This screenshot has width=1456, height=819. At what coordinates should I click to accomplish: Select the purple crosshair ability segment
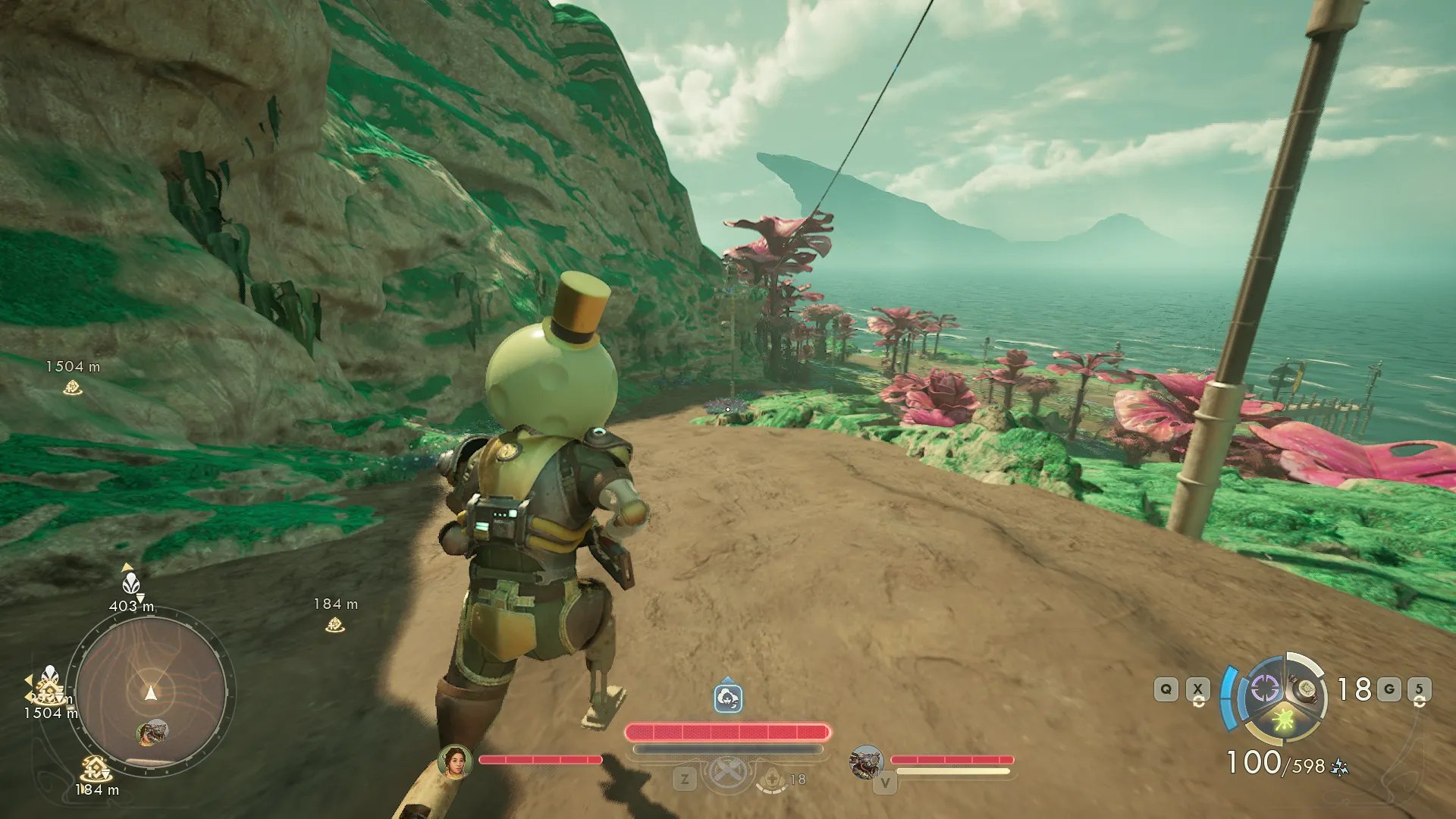(x=1264, y=689)
